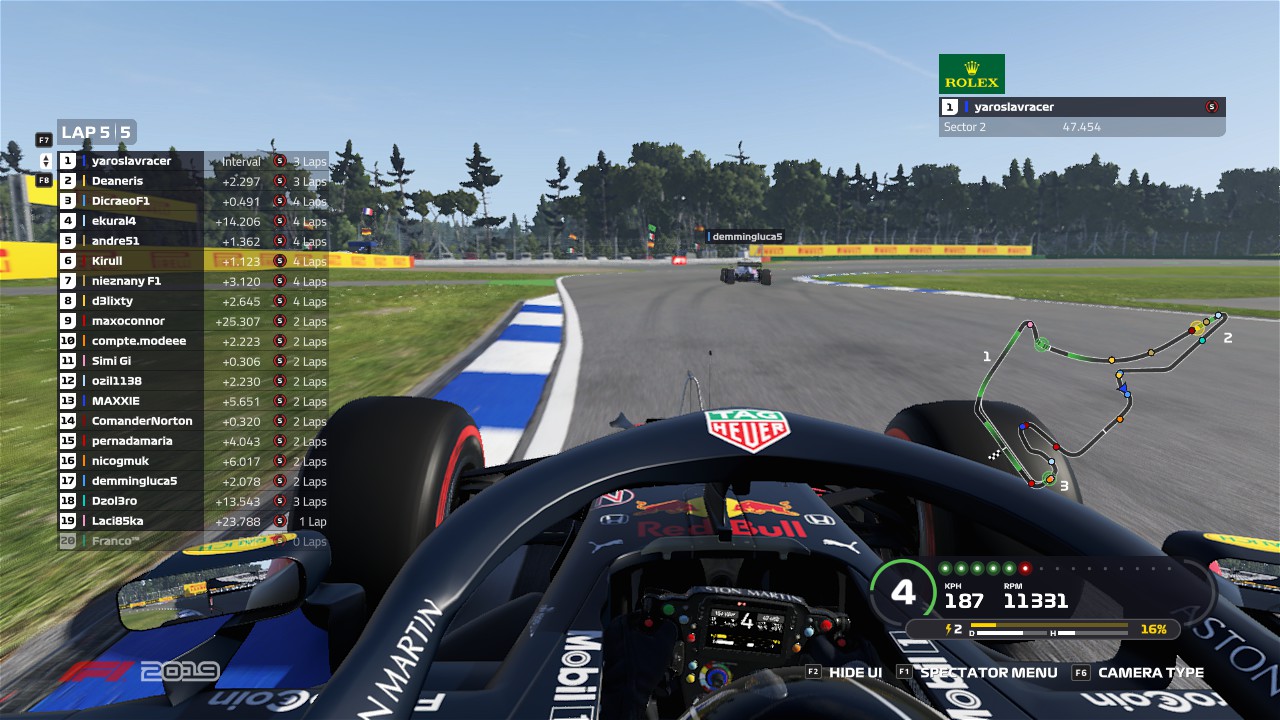Select the yaroslavracer Sector 2 timing banner
1280x720 pixels.
coord(1082,117)
